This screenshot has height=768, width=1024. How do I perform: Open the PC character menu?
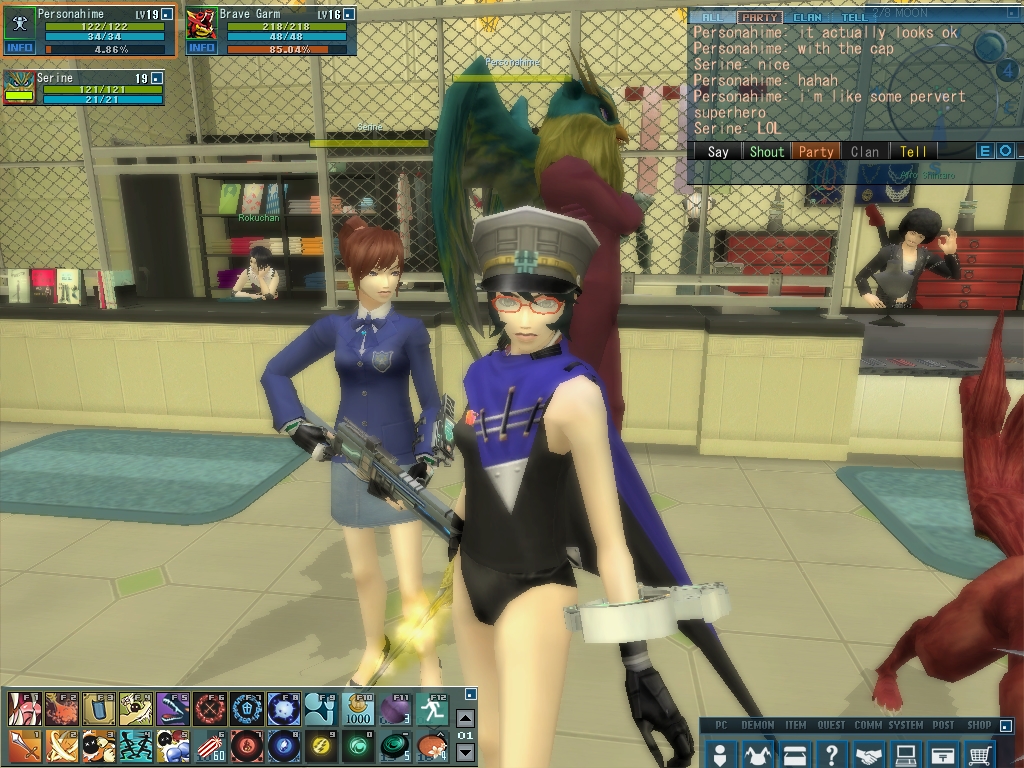point(720,753)
